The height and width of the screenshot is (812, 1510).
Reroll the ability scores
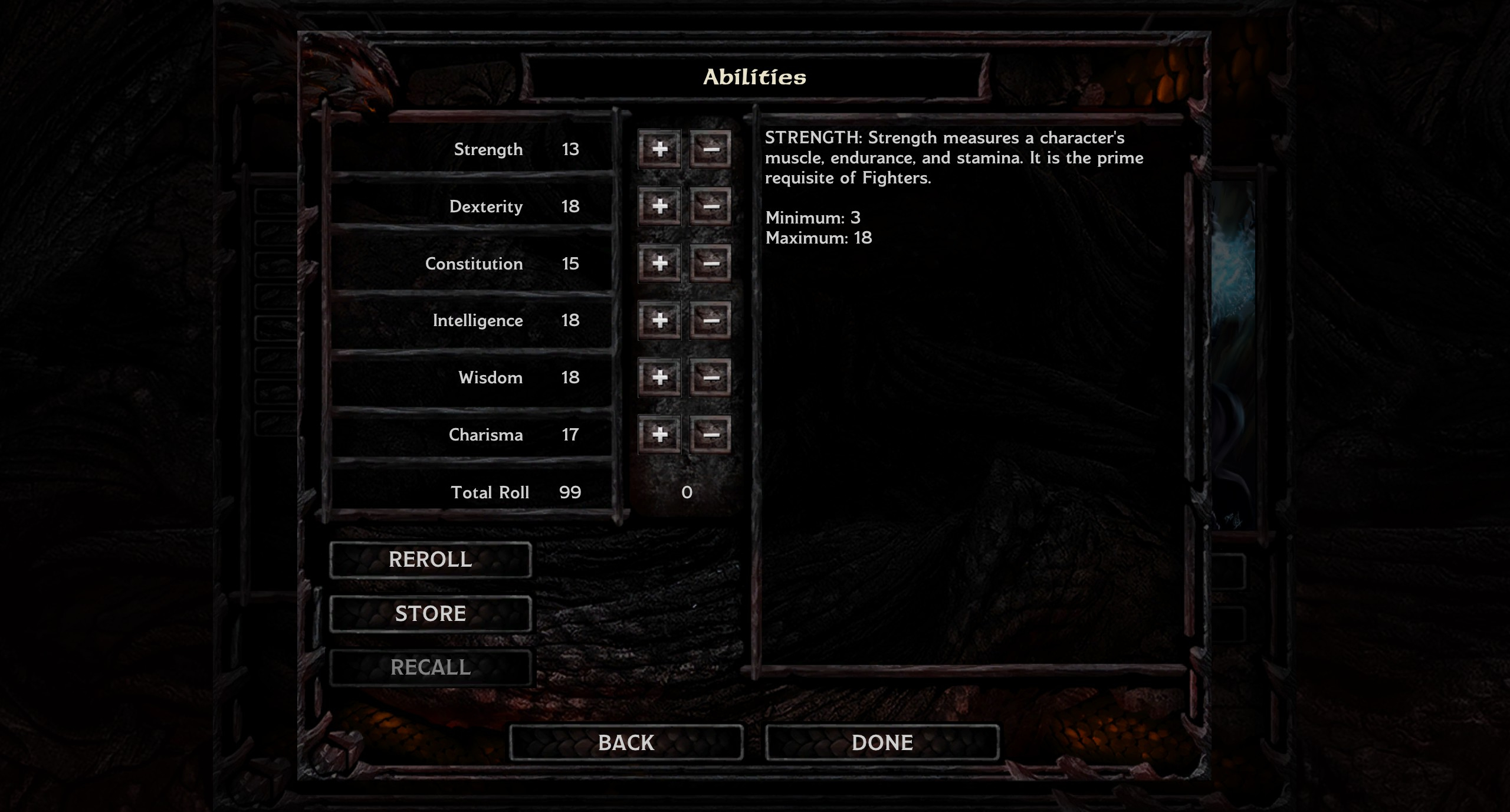[430, 560]
